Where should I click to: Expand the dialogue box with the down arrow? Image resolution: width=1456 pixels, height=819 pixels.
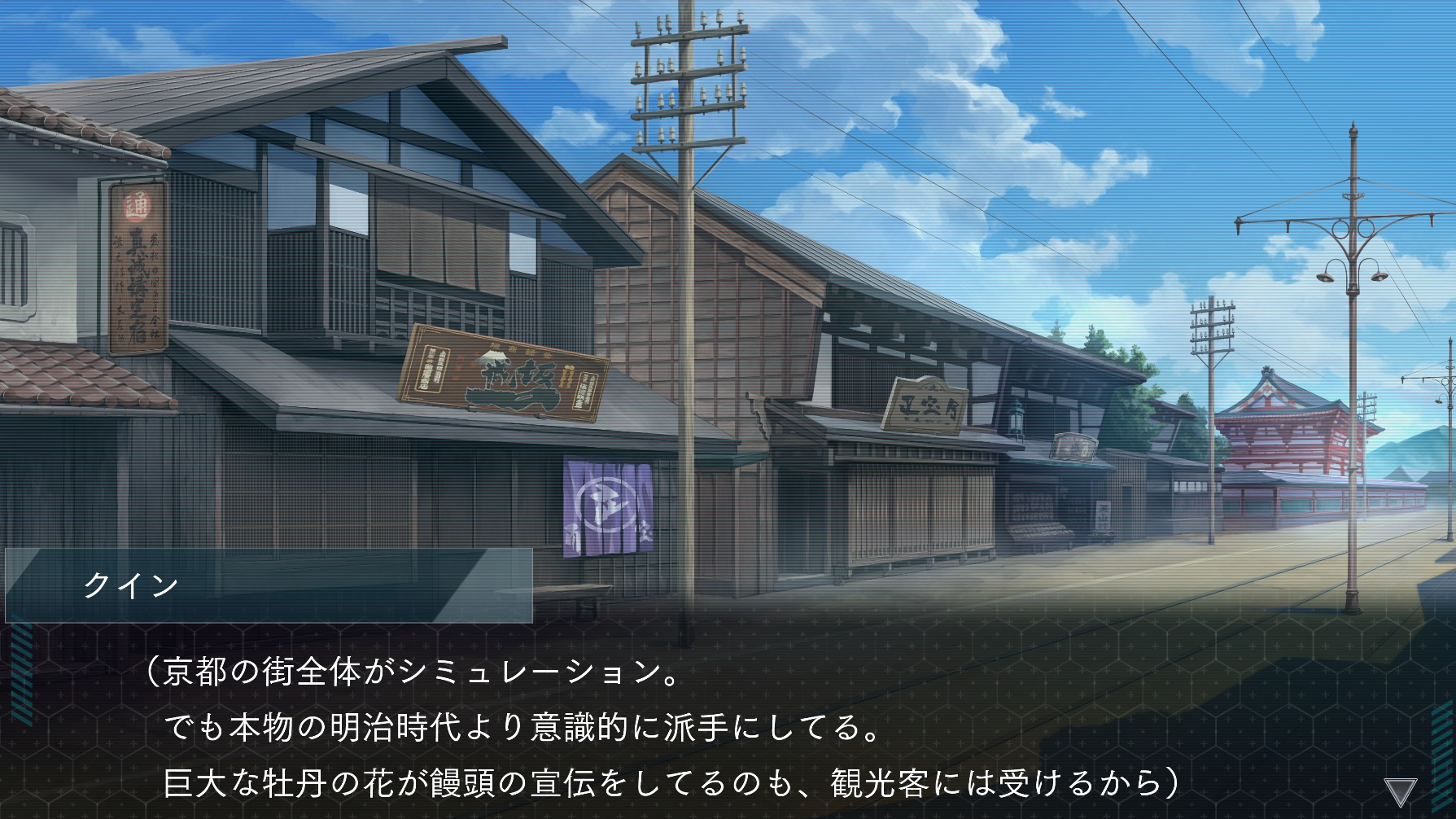click(1401, 792)
